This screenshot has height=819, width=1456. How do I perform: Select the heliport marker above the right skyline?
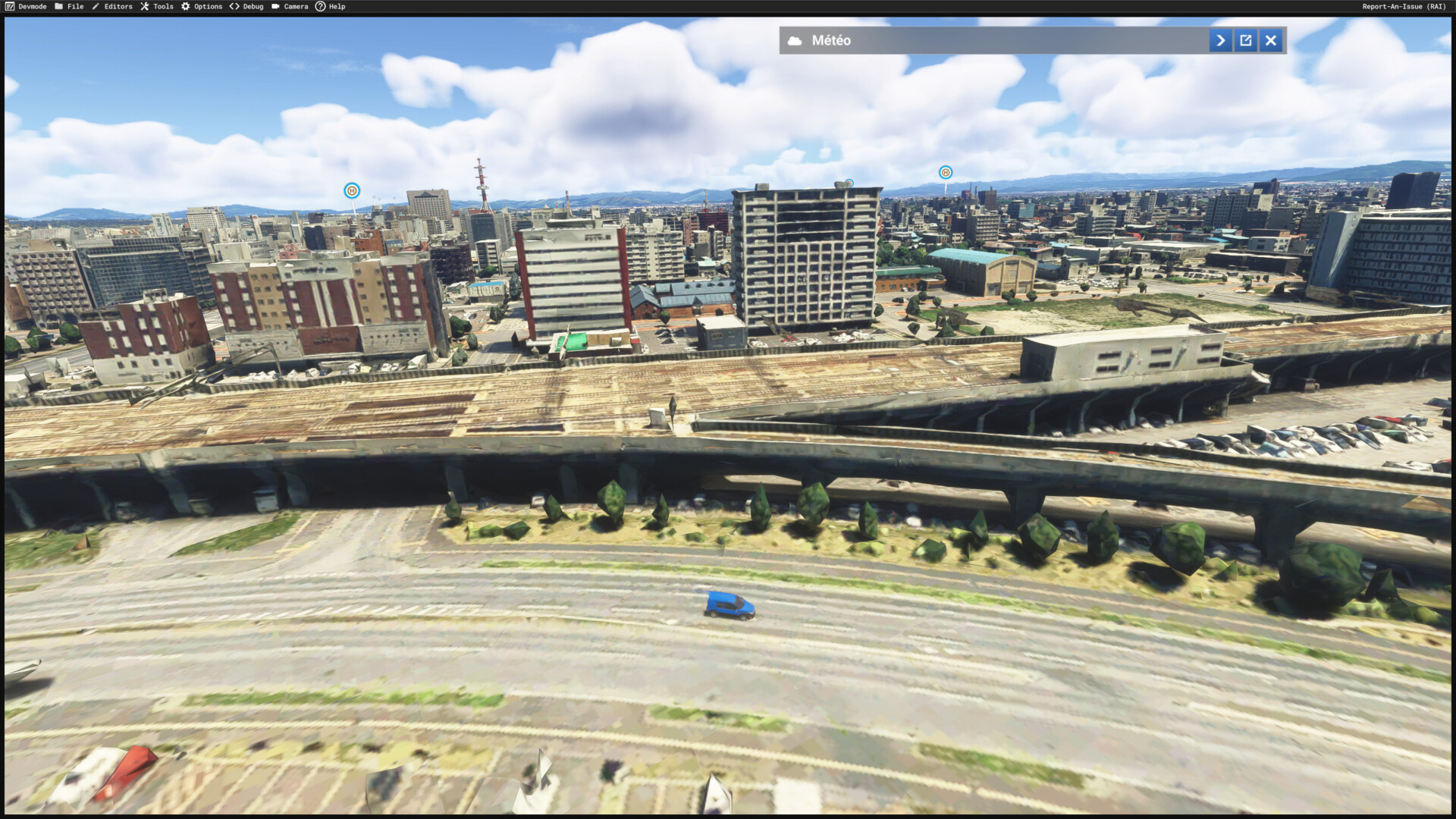[x=945, y=173]
